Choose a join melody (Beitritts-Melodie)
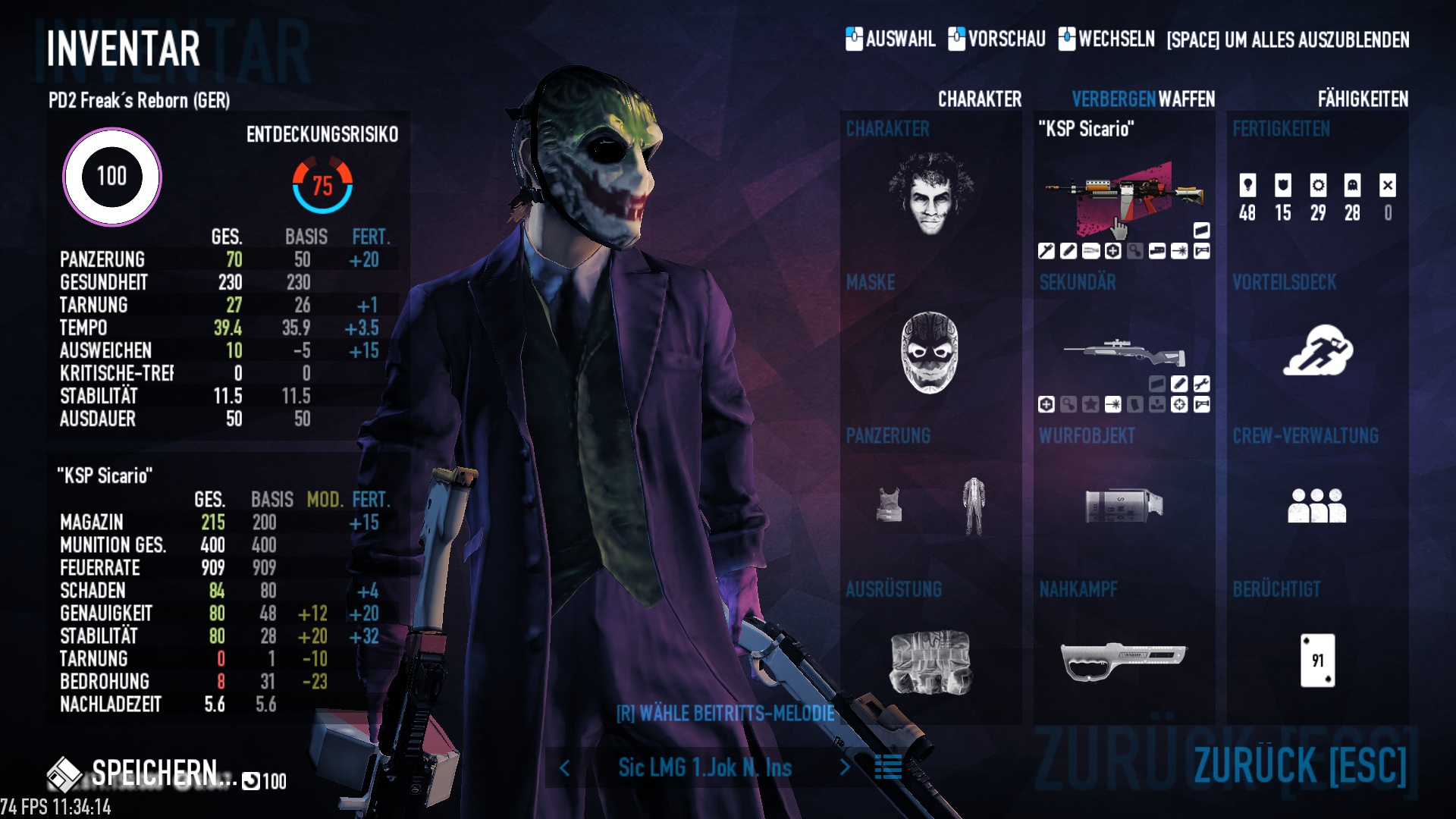1456x819 pixels. [x=725, y=714]
